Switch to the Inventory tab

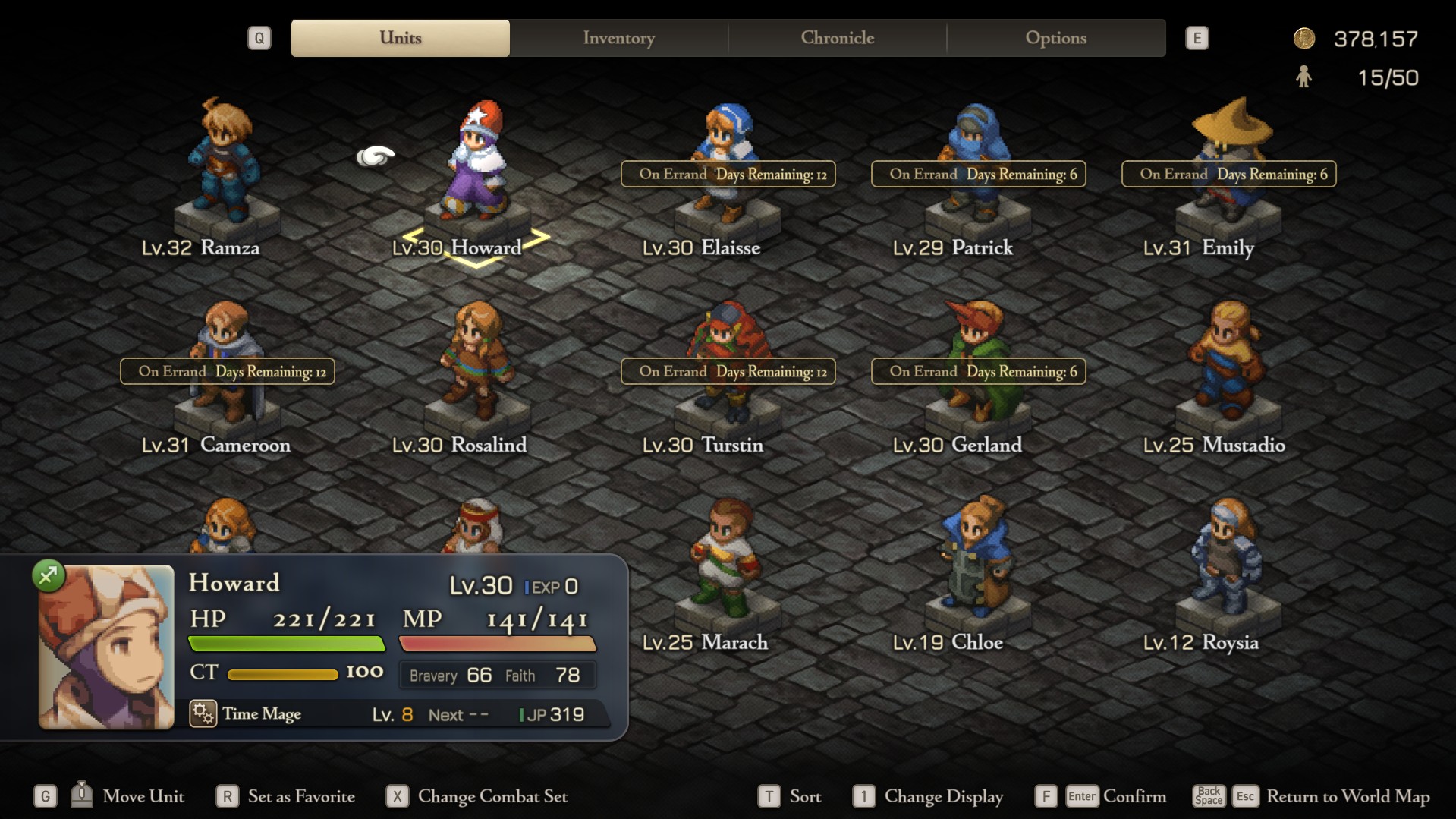point(618,38)
